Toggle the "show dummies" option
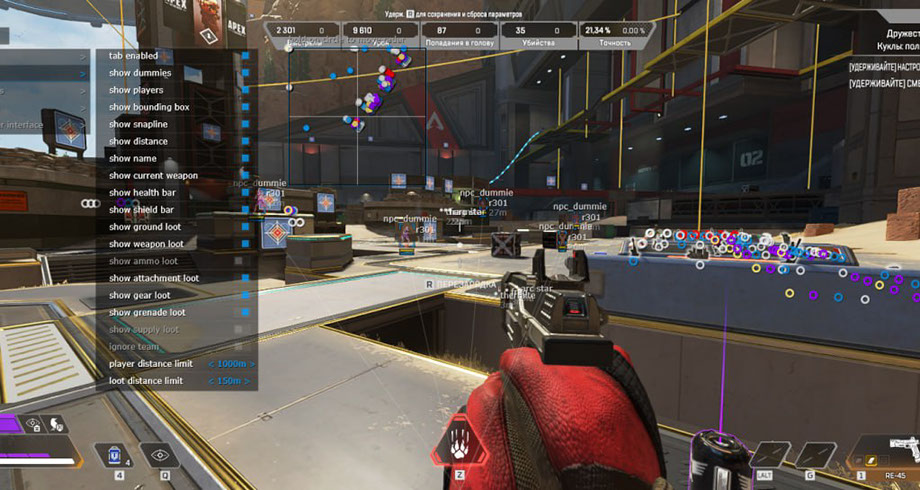Viewport: 920px width, 490px height. tap(245, 73)
